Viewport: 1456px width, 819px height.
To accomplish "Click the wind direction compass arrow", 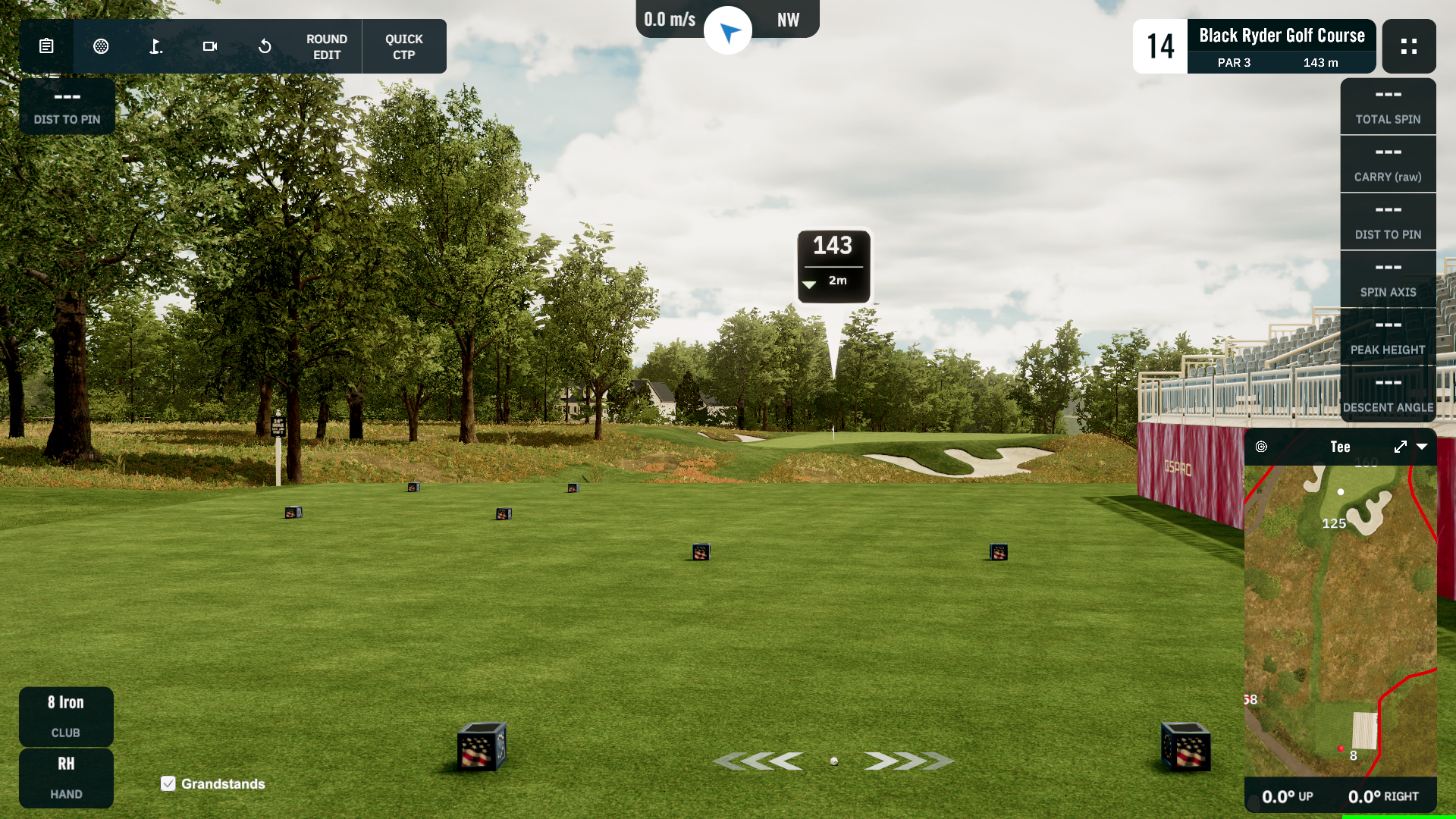I will click(728, 31).
